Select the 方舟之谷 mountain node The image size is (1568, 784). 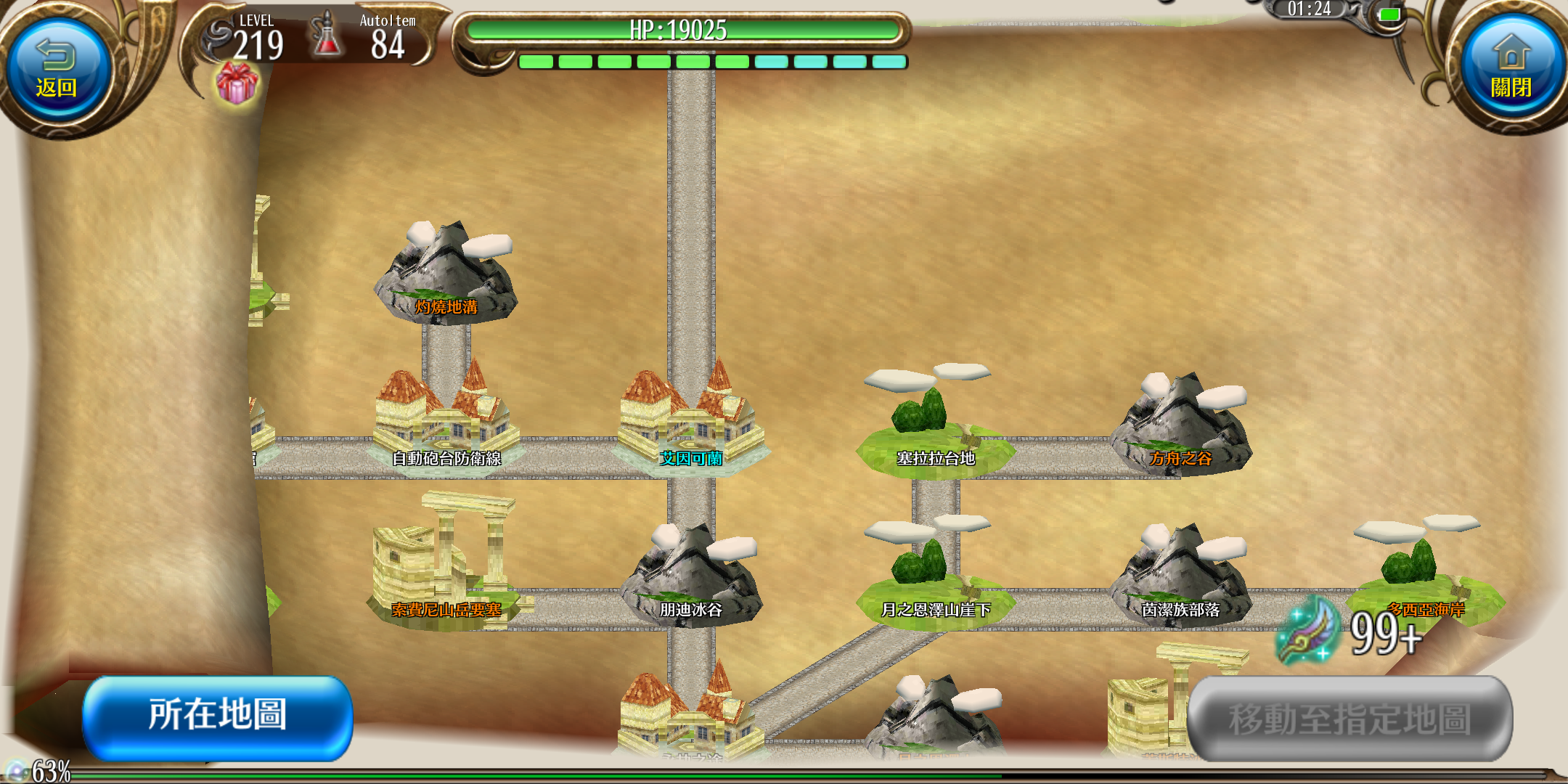click(1180, 428)
